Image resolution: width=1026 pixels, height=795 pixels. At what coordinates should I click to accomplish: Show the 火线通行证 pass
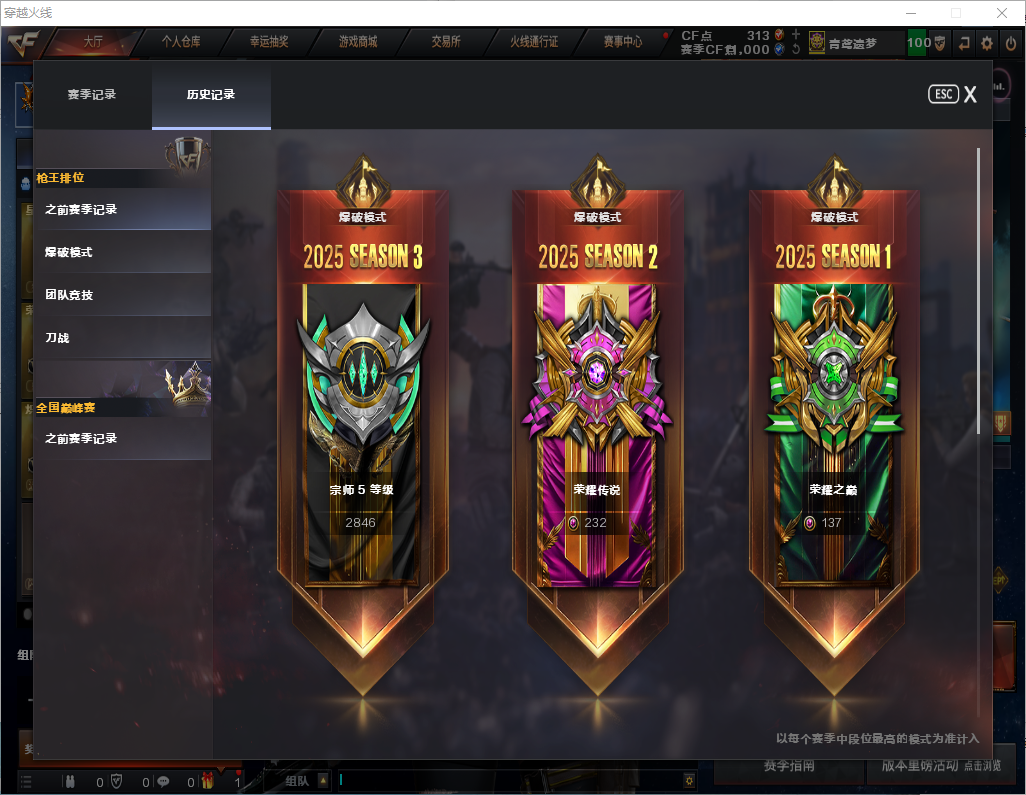click(x=534, y=42)
